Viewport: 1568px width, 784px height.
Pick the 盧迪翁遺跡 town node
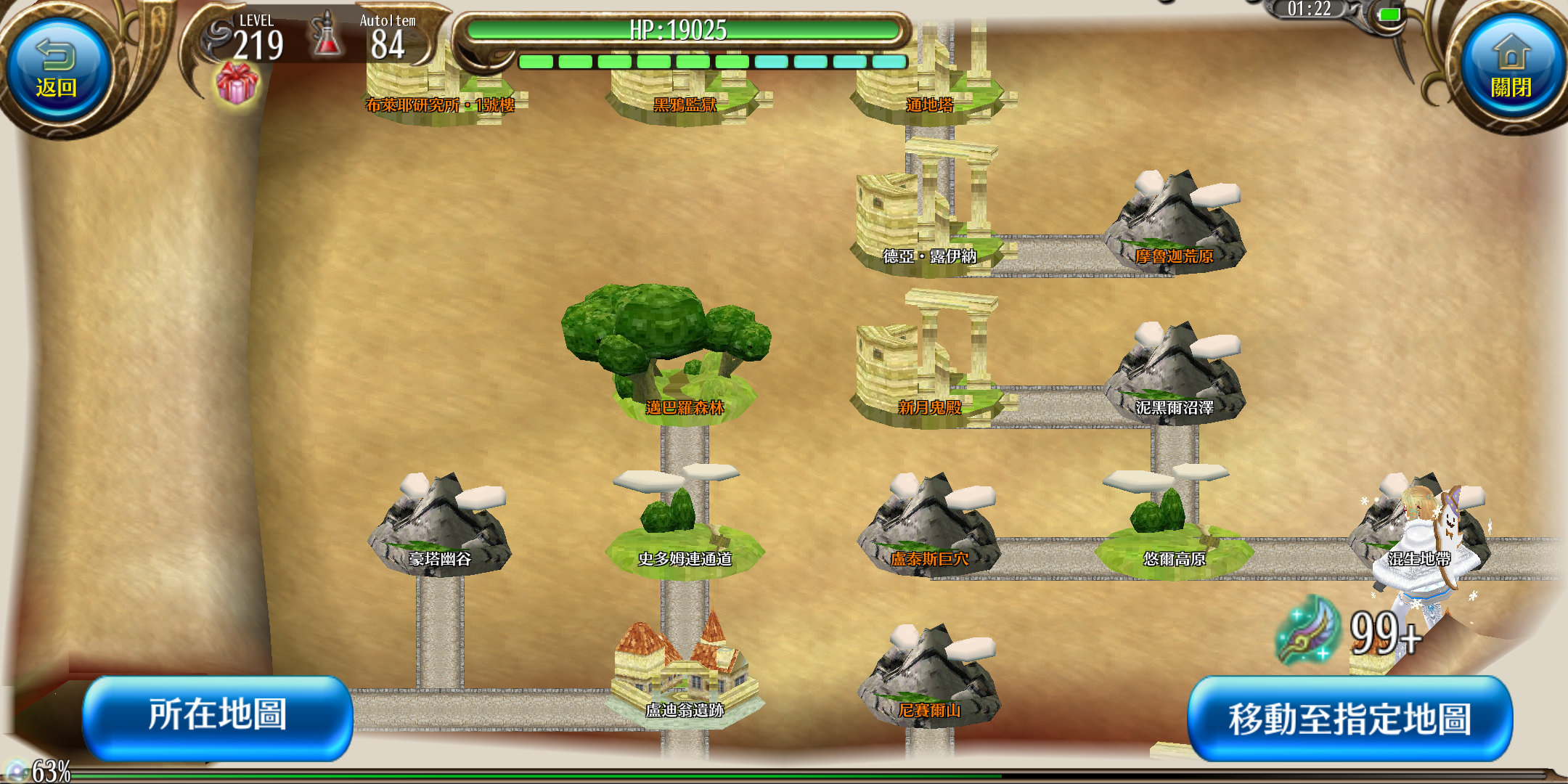pos(684,675)
